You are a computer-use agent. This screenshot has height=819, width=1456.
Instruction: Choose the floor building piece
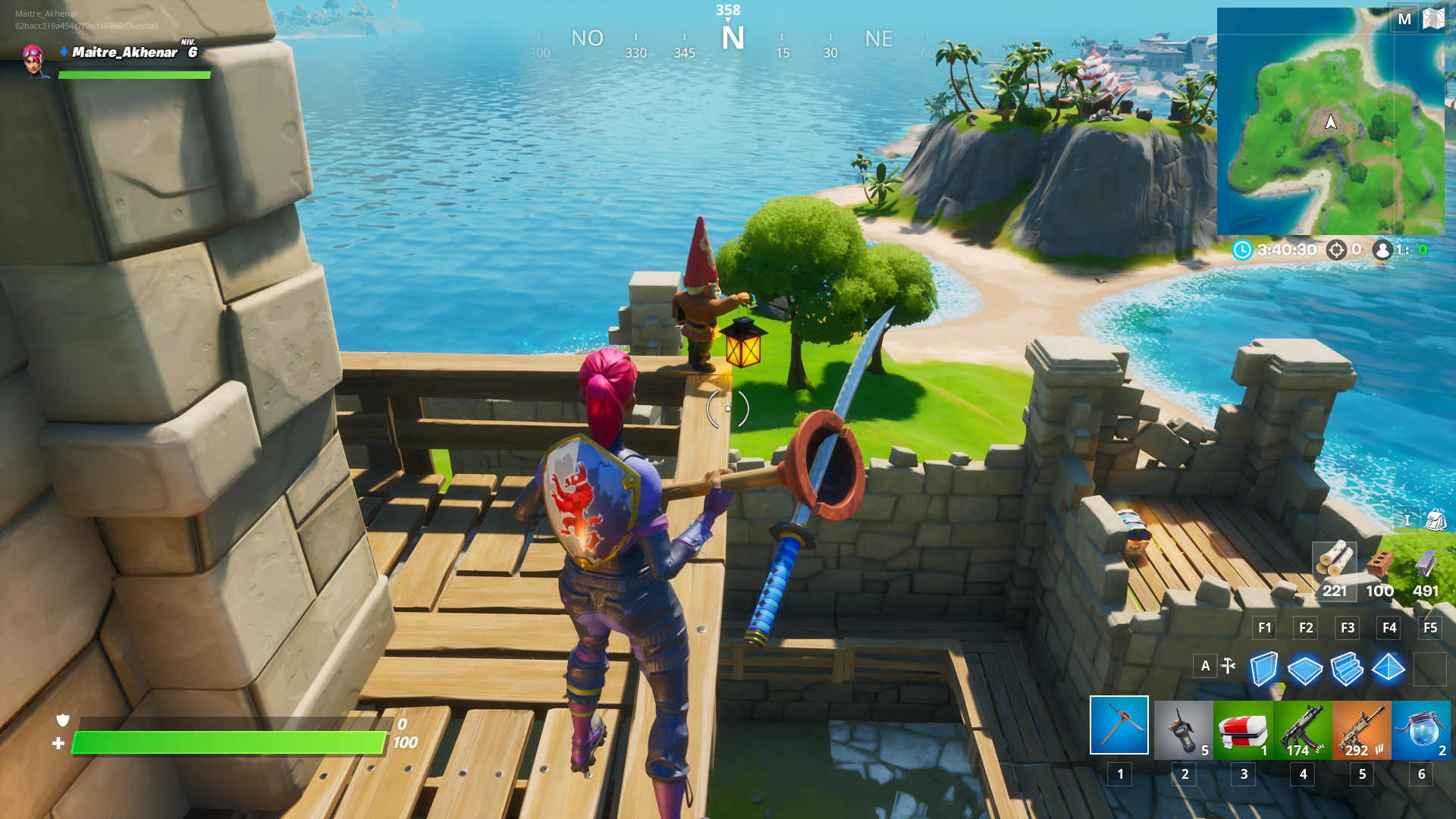pos(1305,670)
